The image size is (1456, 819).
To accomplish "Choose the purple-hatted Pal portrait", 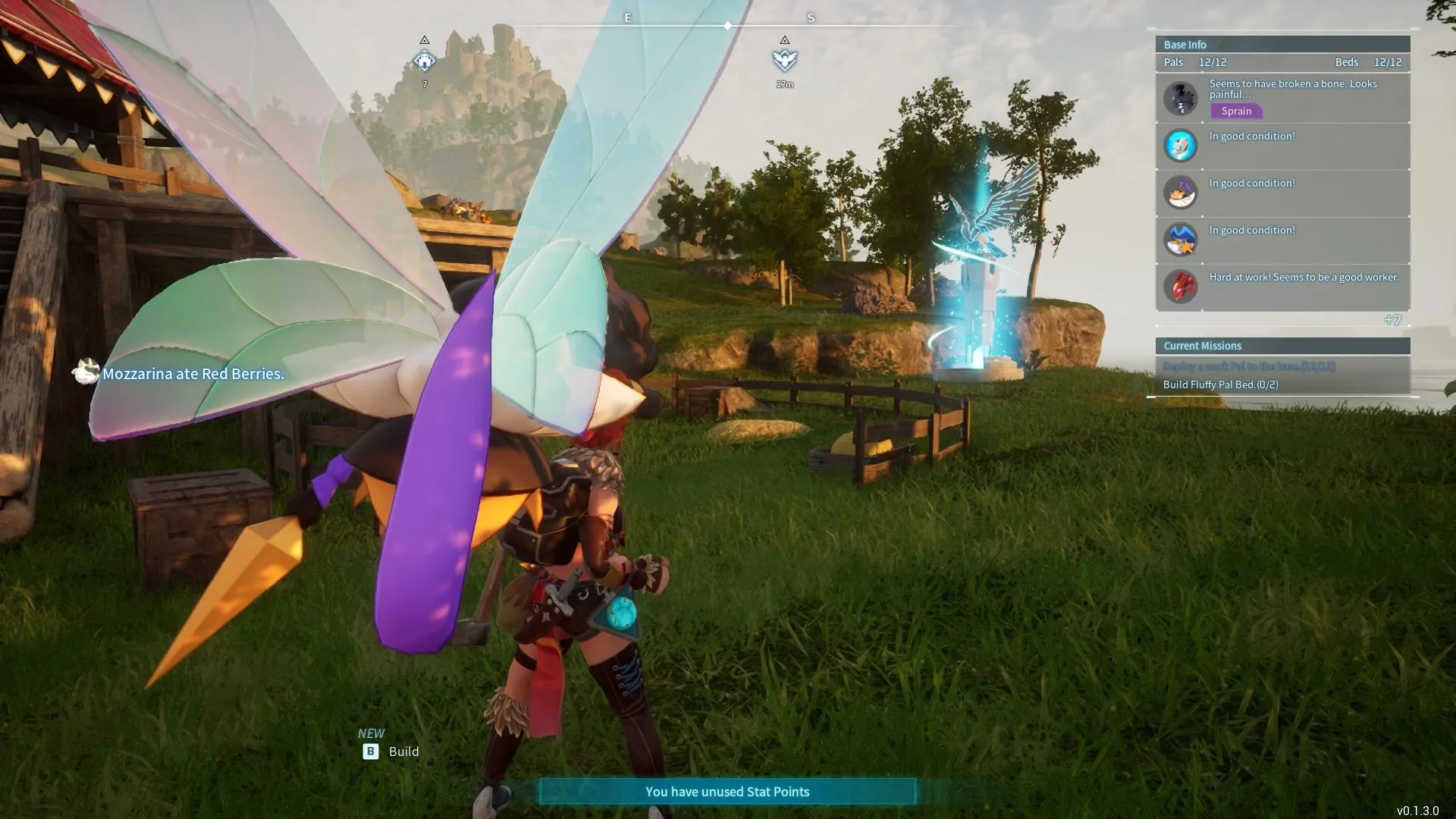I will (1180, 193).
